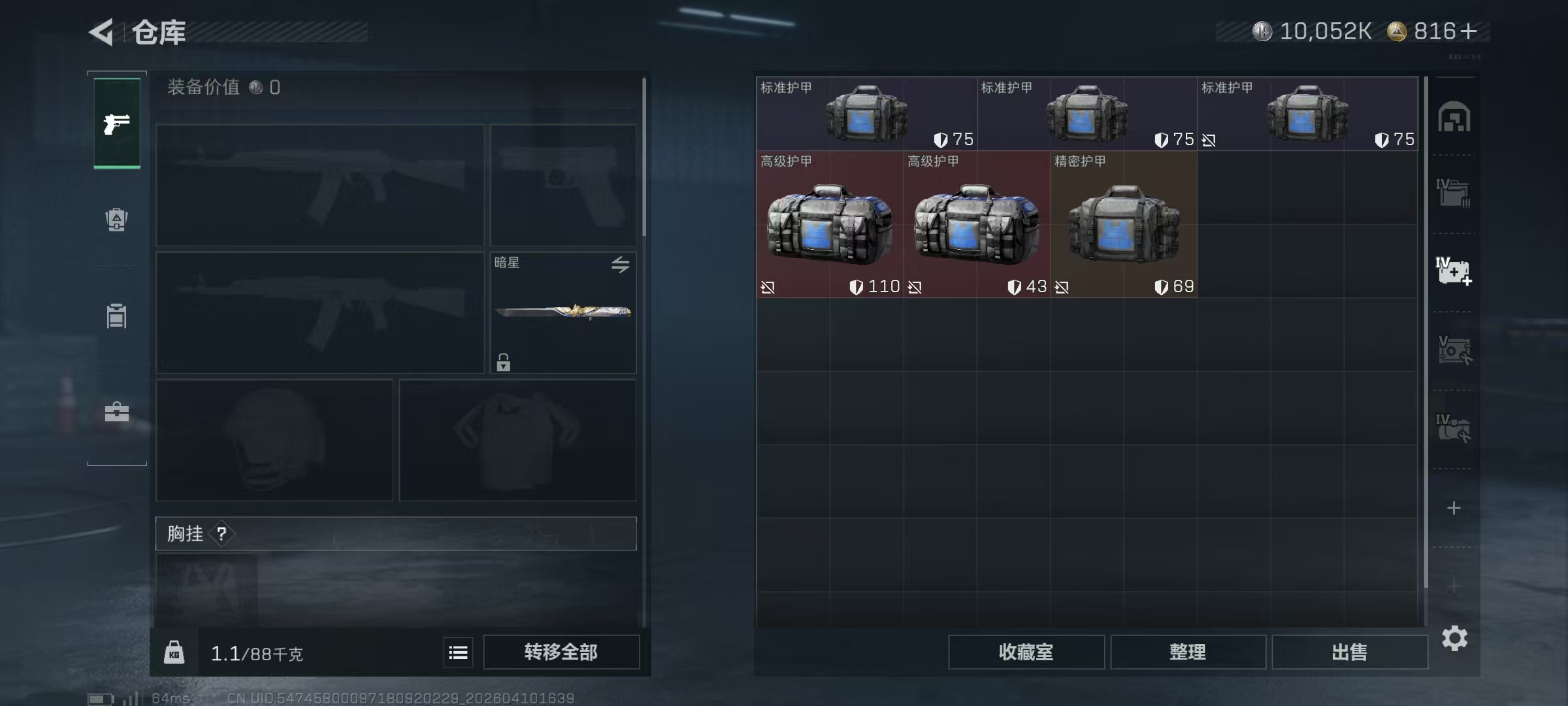Viewport: 1568px width, 706px height.
Task: Expand the equipment list view icon
Action: click(457, 652)
